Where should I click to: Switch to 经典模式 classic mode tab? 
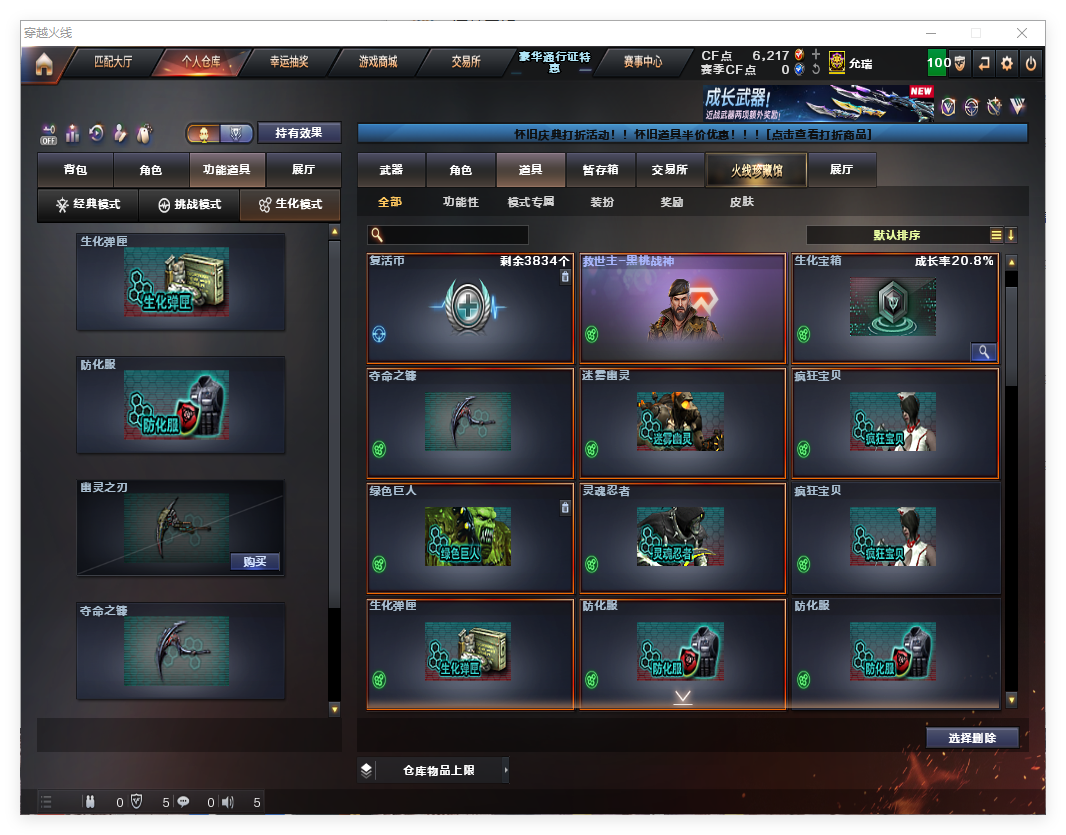click(88, 205)
